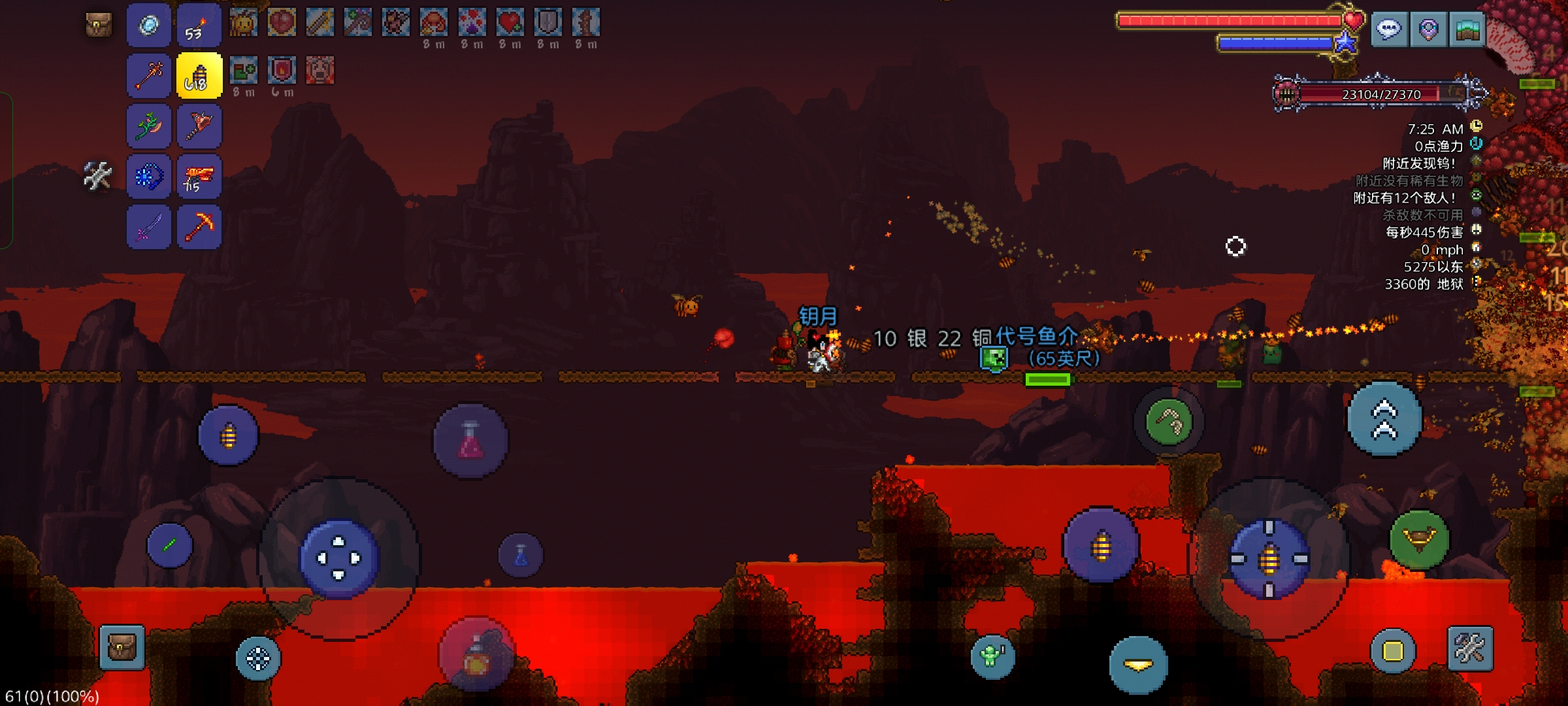This screenshot has height=706, width=1568.
Task: Select the Magic Mirror hotbar slot
Action: pos(149,26)
